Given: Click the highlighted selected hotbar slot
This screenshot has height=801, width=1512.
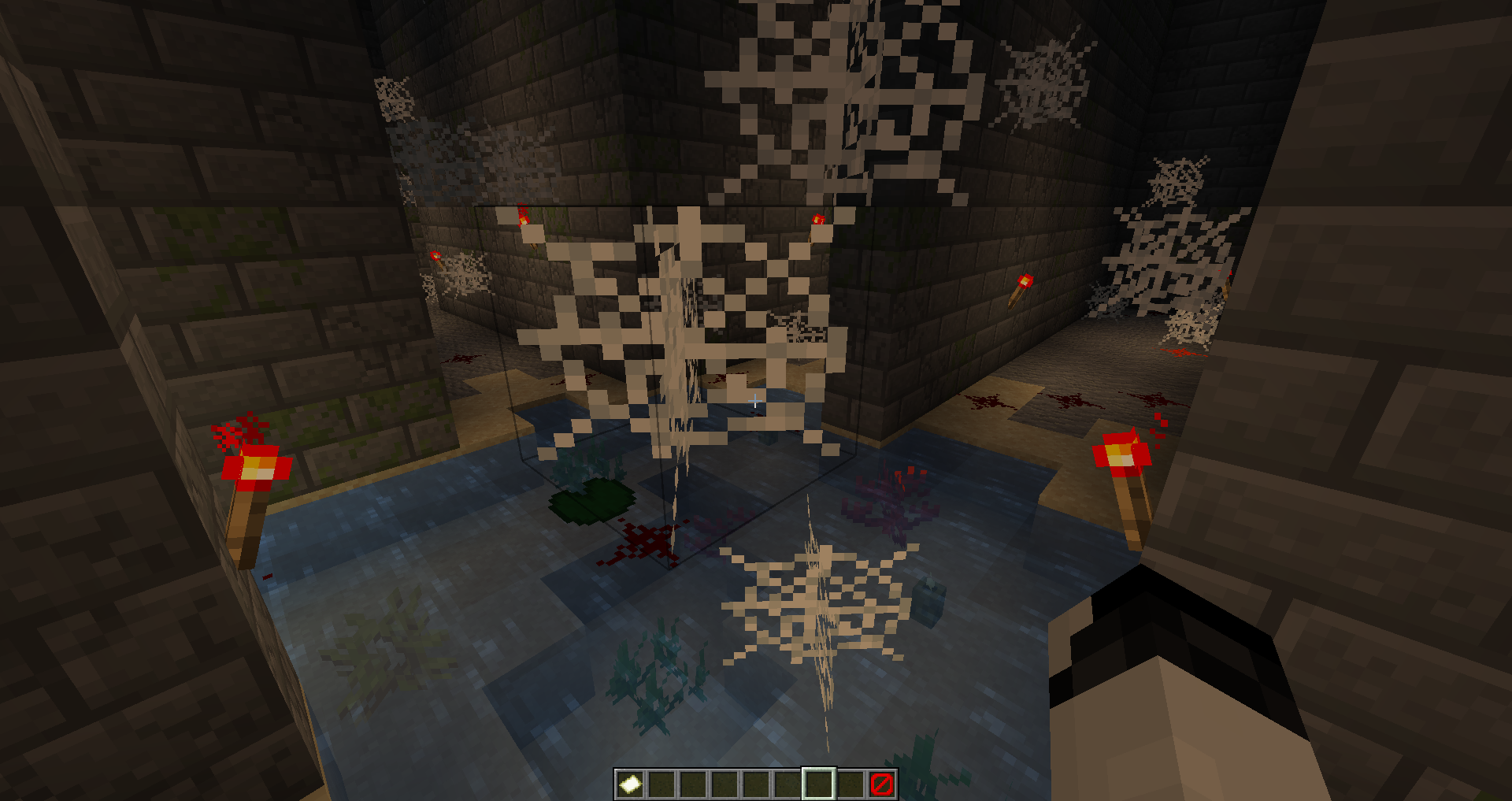Looking at the screenshot, I should coord(819,784).
